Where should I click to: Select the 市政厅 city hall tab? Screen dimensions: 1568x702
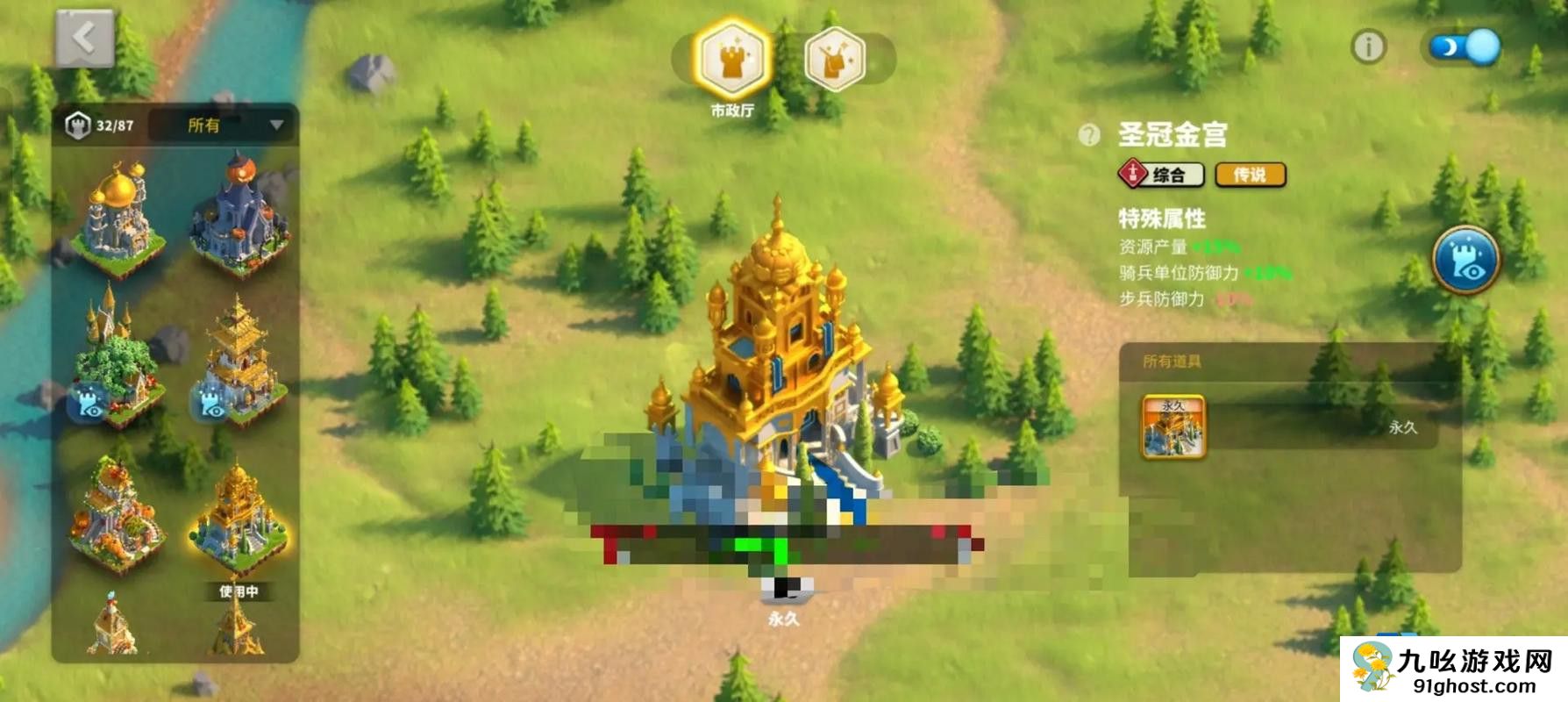coord(731,60)
